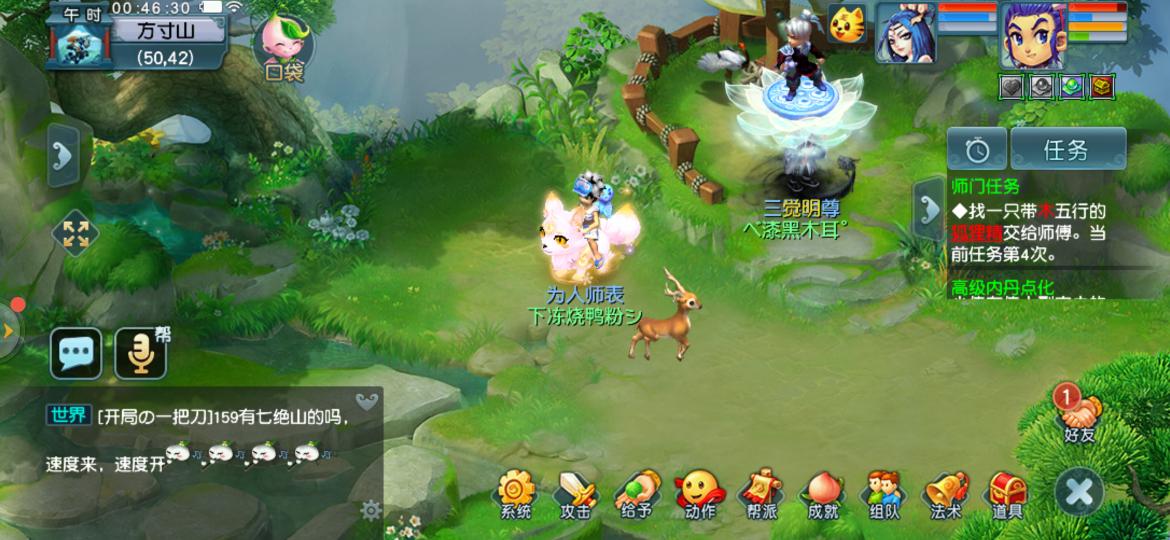Open the 系统 system menu

coord(516,492)
